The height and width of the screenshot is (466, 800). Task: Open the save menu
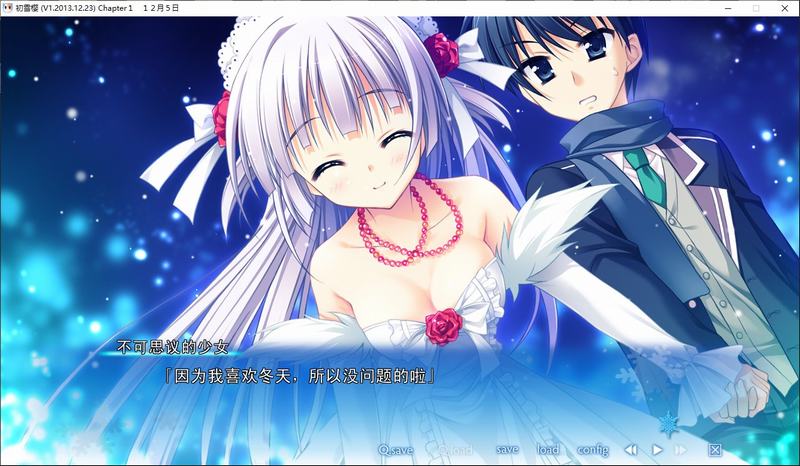[507, 450]
